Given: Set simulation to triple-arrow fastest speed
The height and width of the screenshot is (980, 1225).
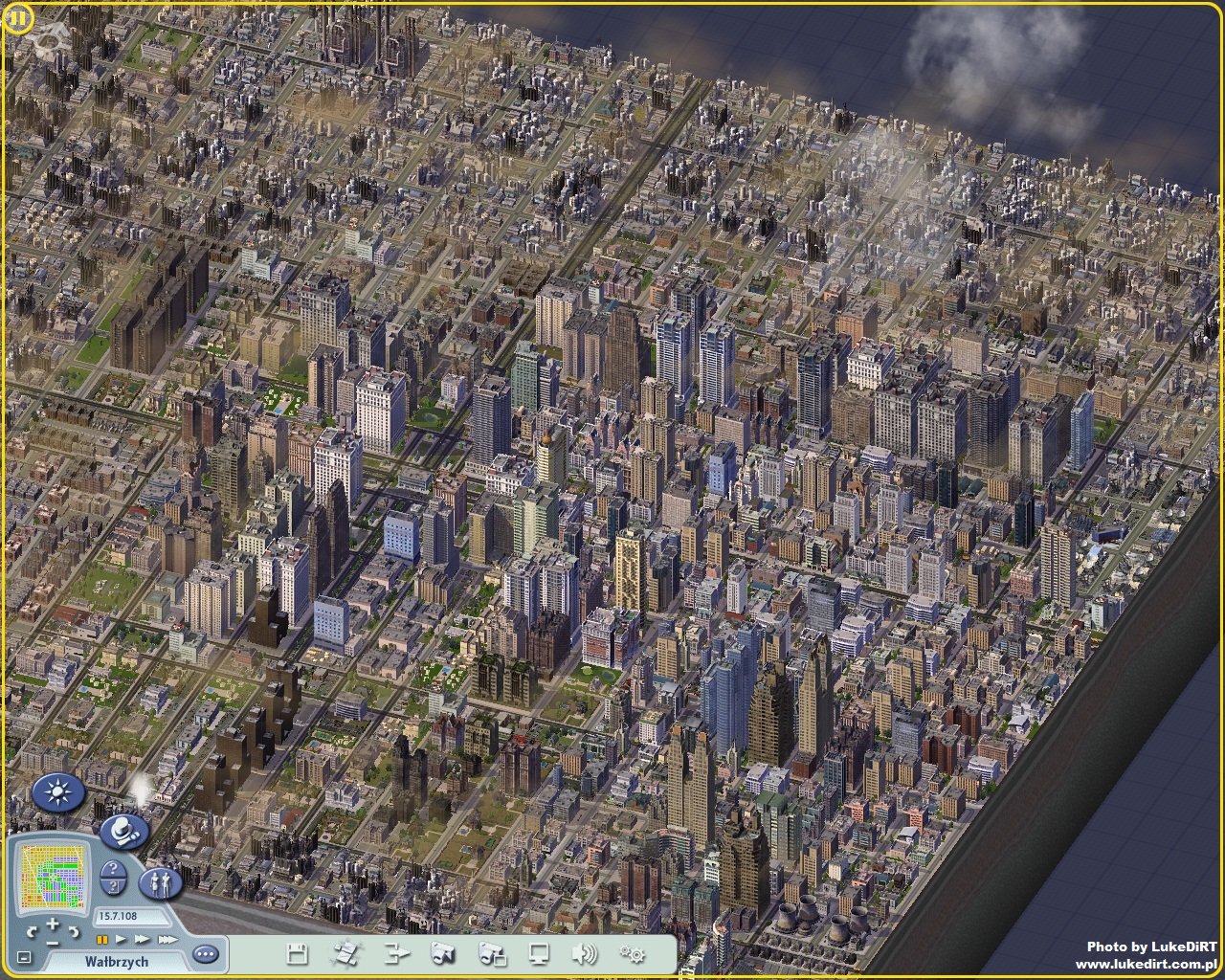Looking at the screenshot, I should pyautogui.click(x=167, y=940).
